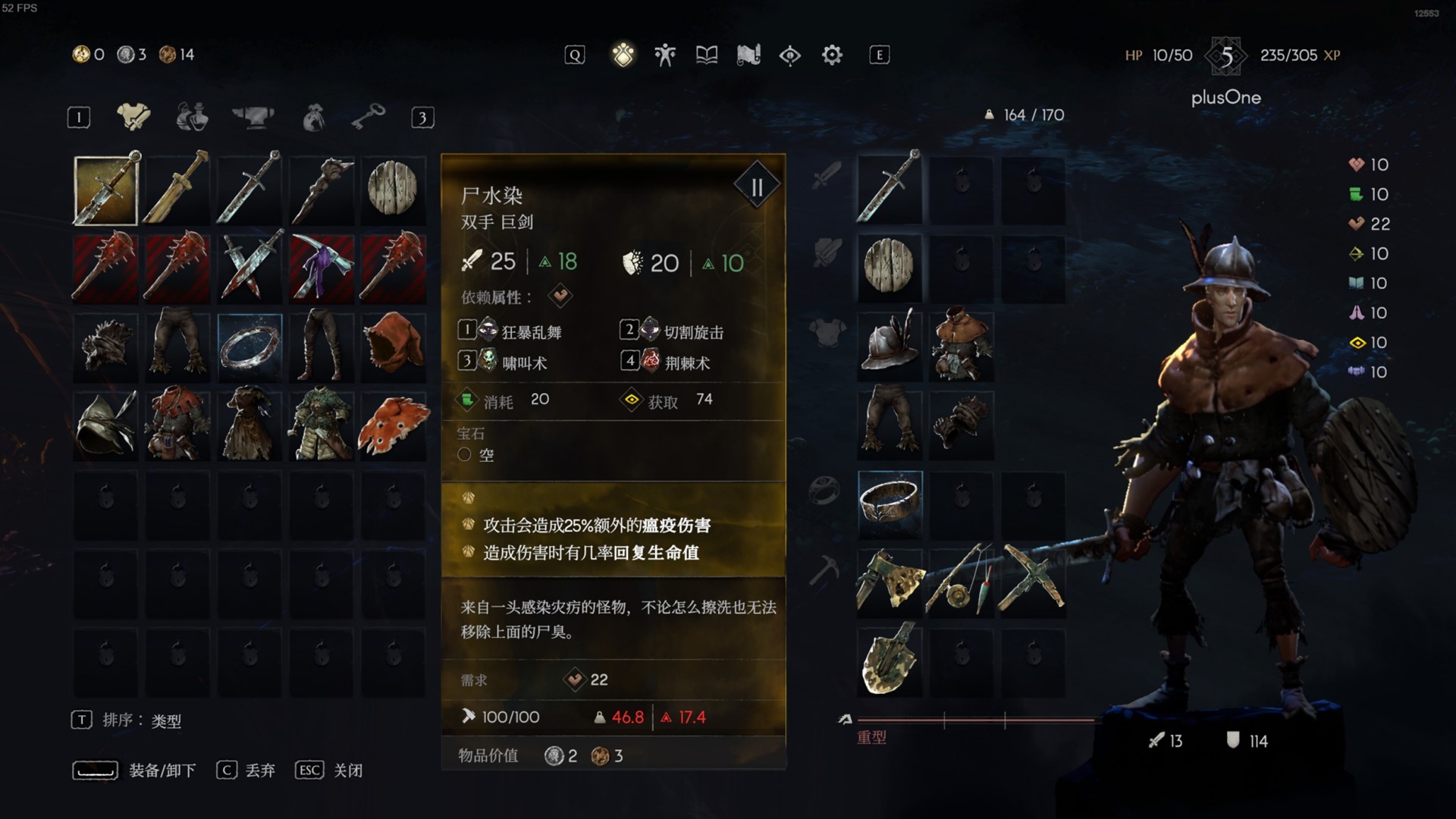The height and width of the screenshot is (819, 1456).
Task: Select the silver ring inventory slot
Action: pyautogui.click(x=249, y=346)
